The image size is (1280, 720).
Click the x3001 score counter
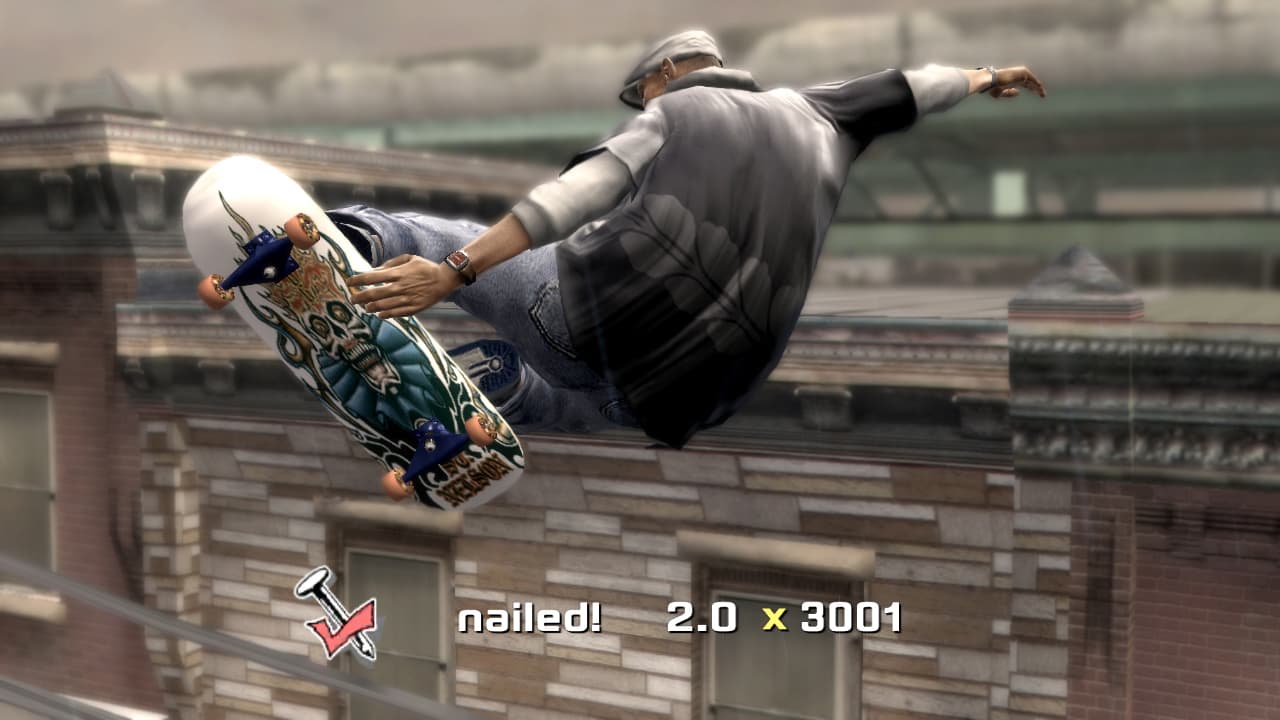click(852, 617)
